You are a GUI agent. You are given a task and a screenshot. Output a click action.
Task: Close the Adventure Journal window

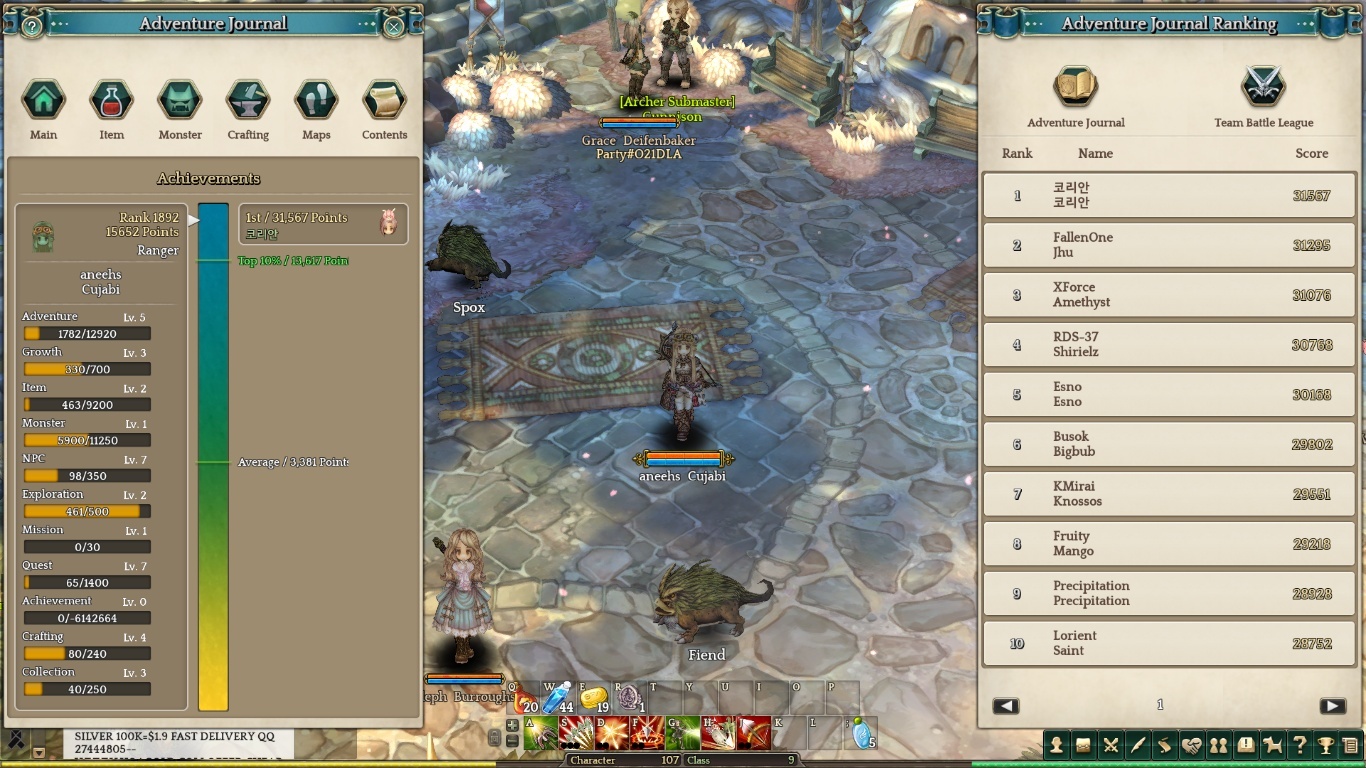point(394,27)
